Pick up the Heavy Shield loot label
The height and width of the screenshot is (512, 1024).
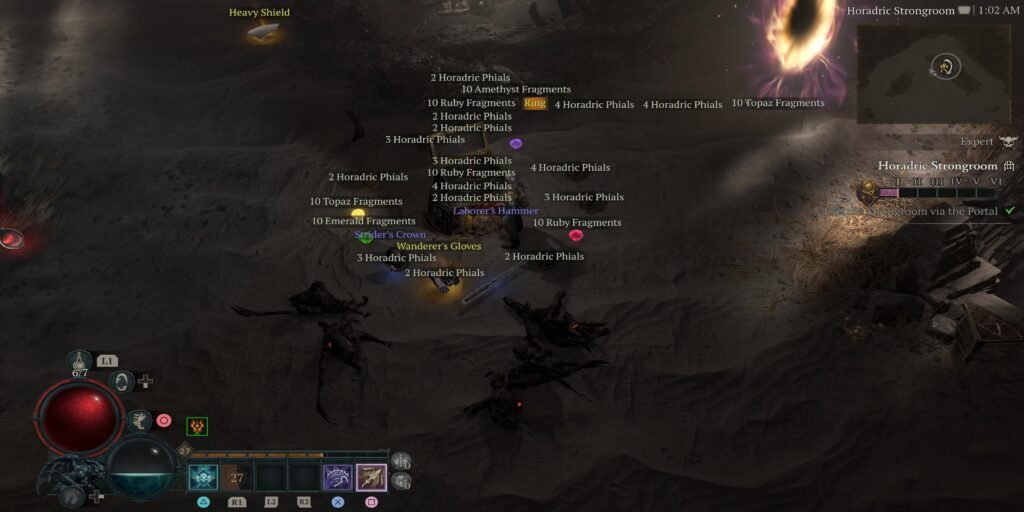[x=259, y=13]
